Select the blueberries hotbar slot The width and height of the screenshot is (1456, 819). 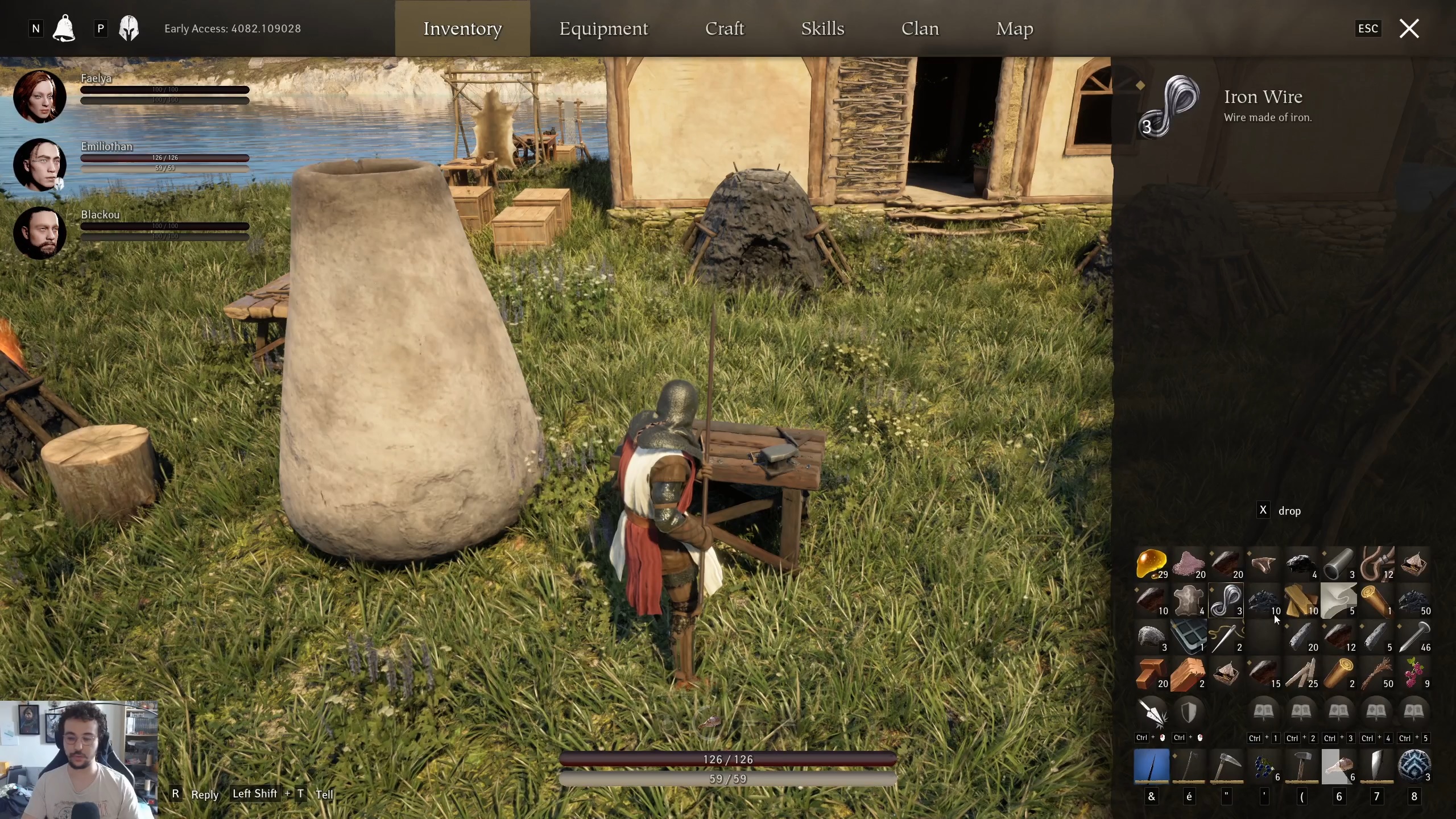coord(1263,766)
